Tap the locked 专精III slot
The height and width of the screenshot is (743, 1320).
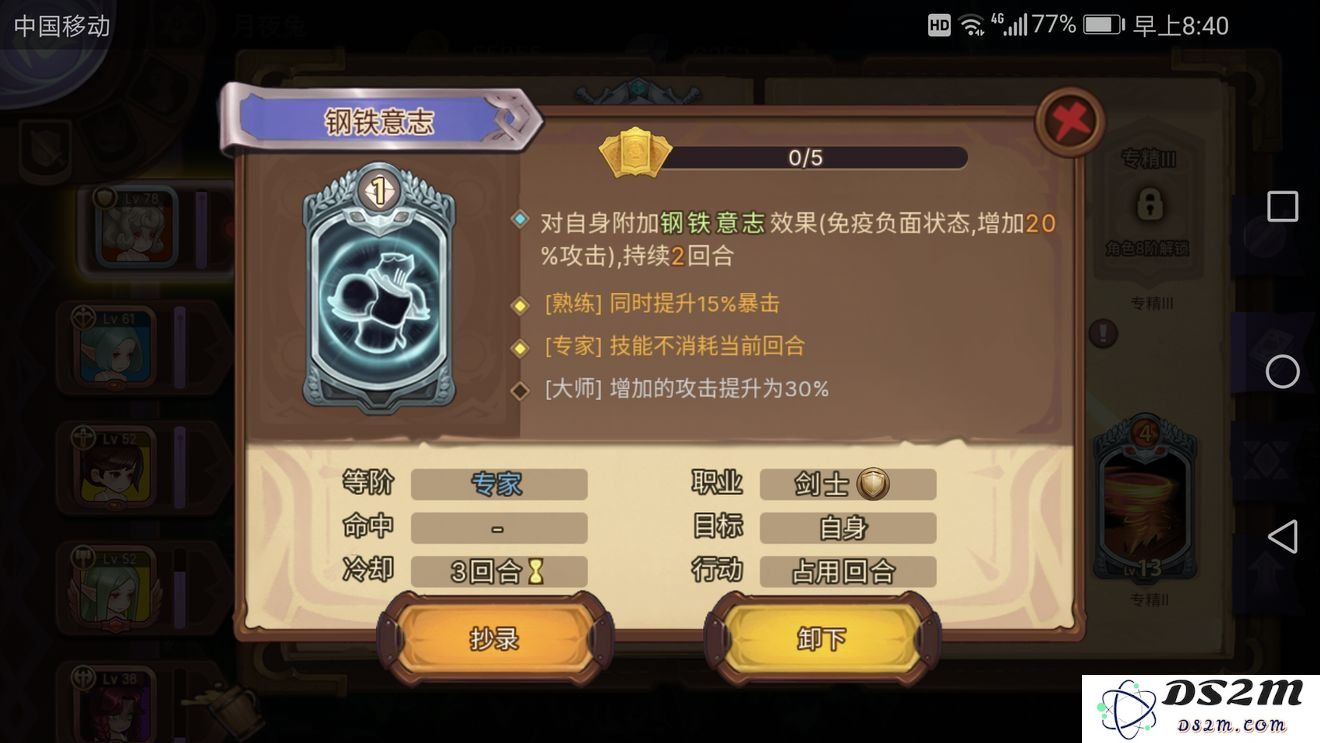(x=1150, y=207)
